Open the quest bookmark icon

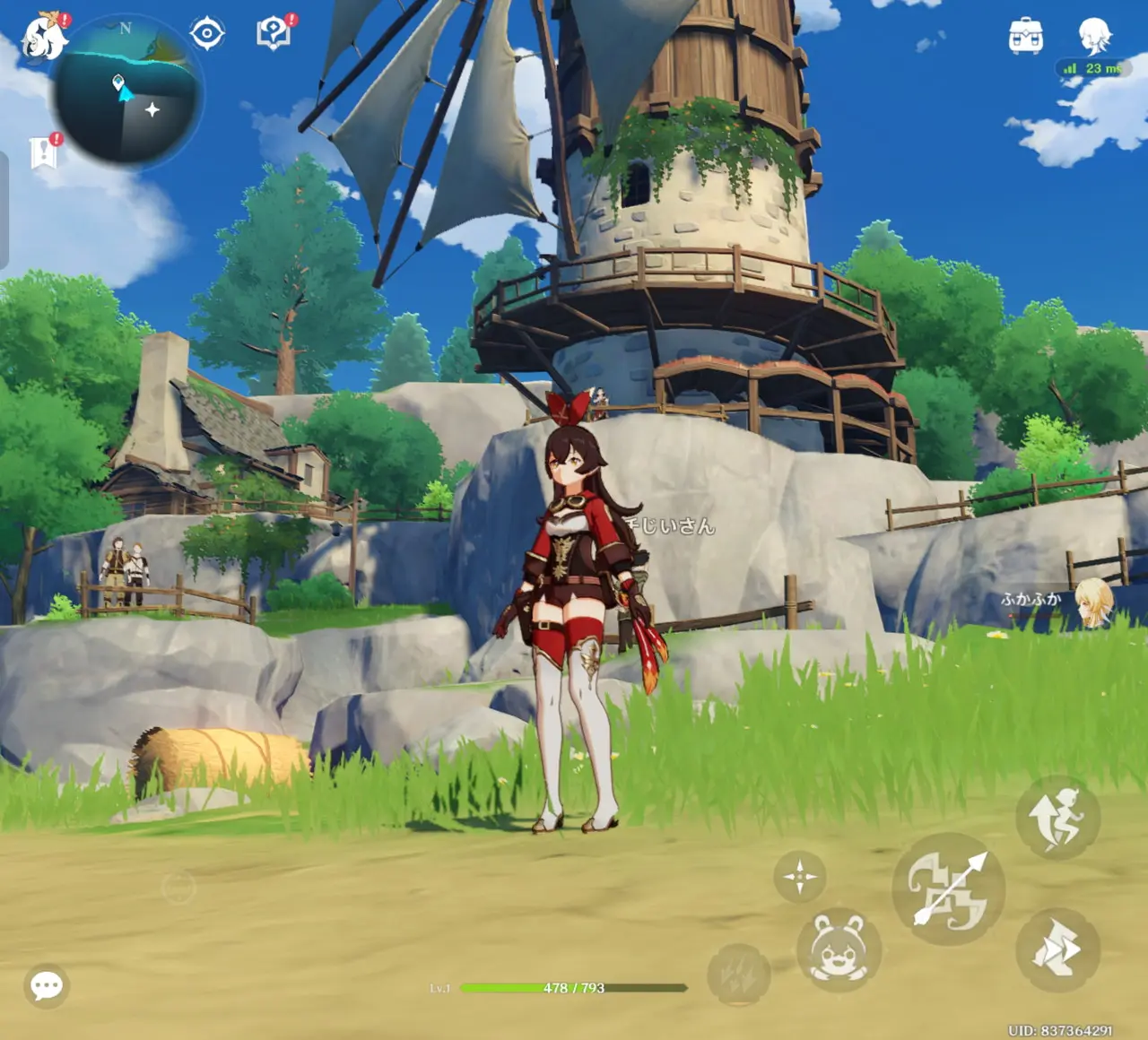point(43,152)
